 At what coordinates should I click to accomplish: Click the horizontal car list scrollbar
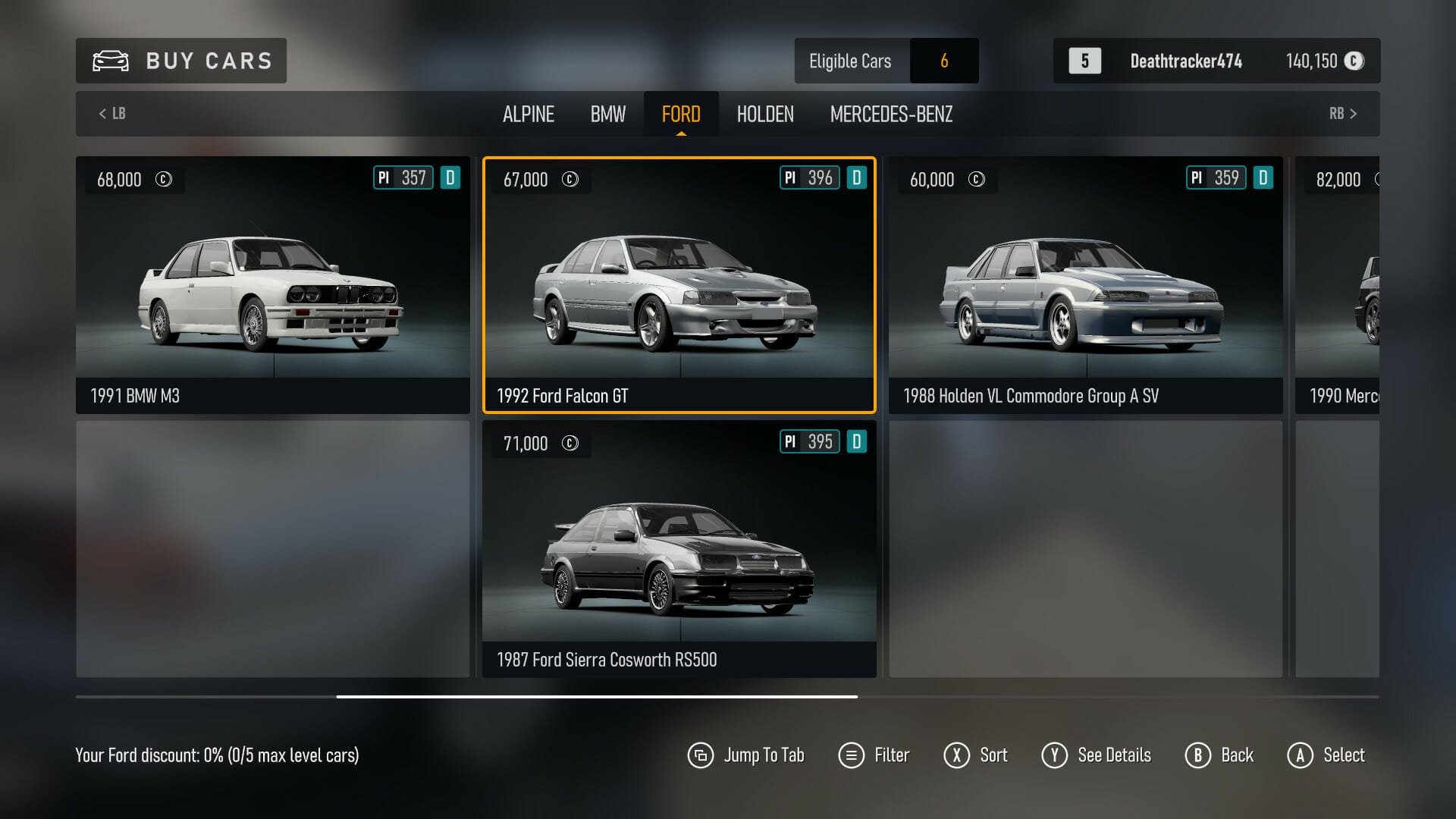click(x=597, y=696)
